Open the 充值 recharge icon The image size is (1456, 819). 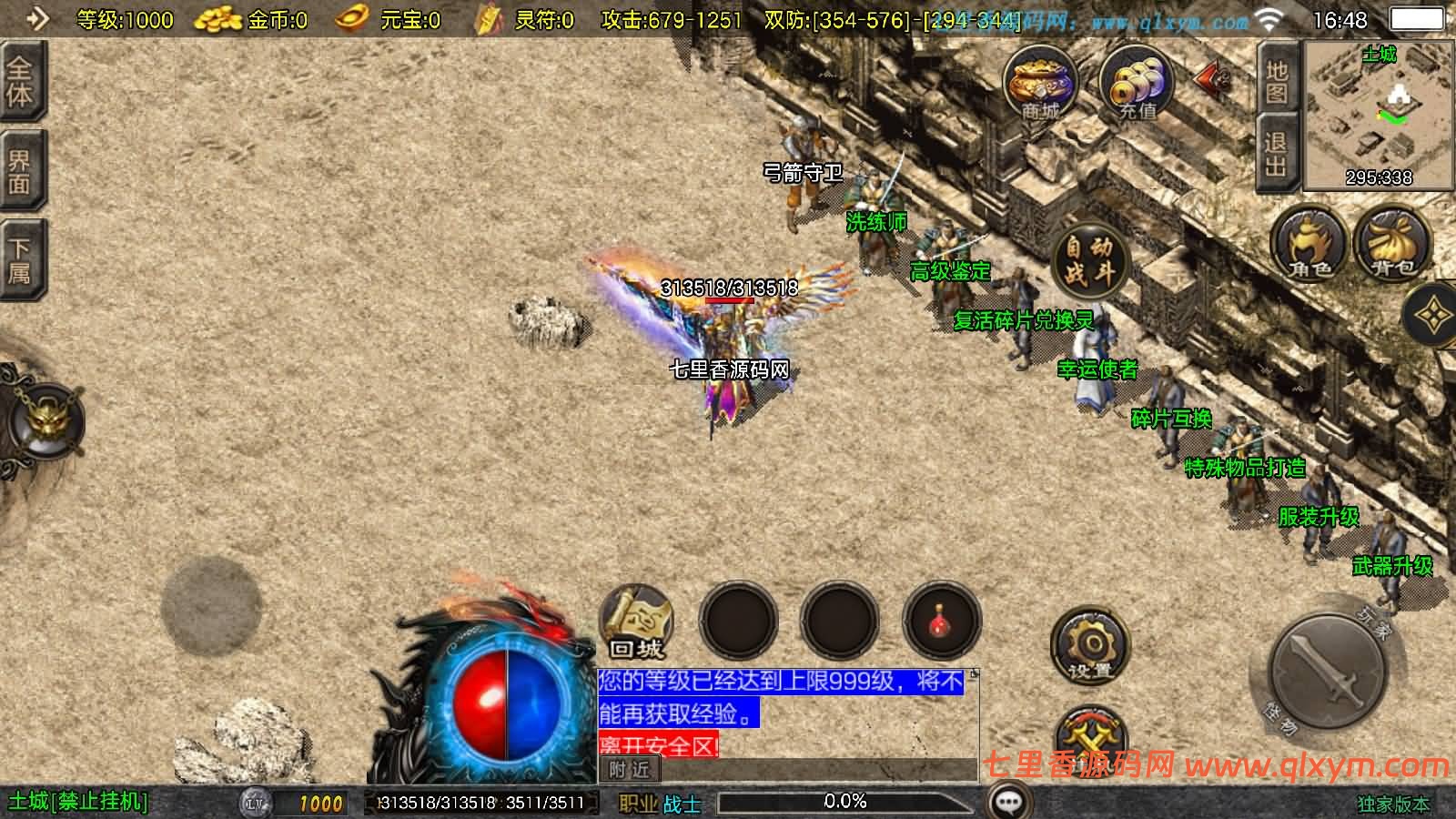[1137, 86]
